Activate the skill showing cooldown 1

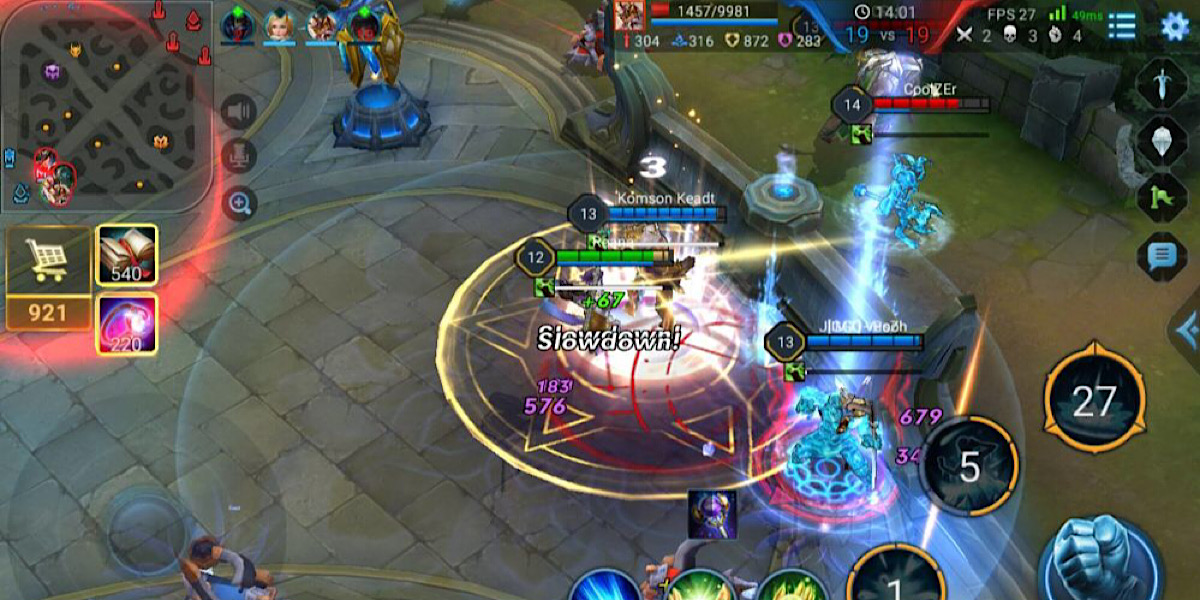tap(896, 578)
